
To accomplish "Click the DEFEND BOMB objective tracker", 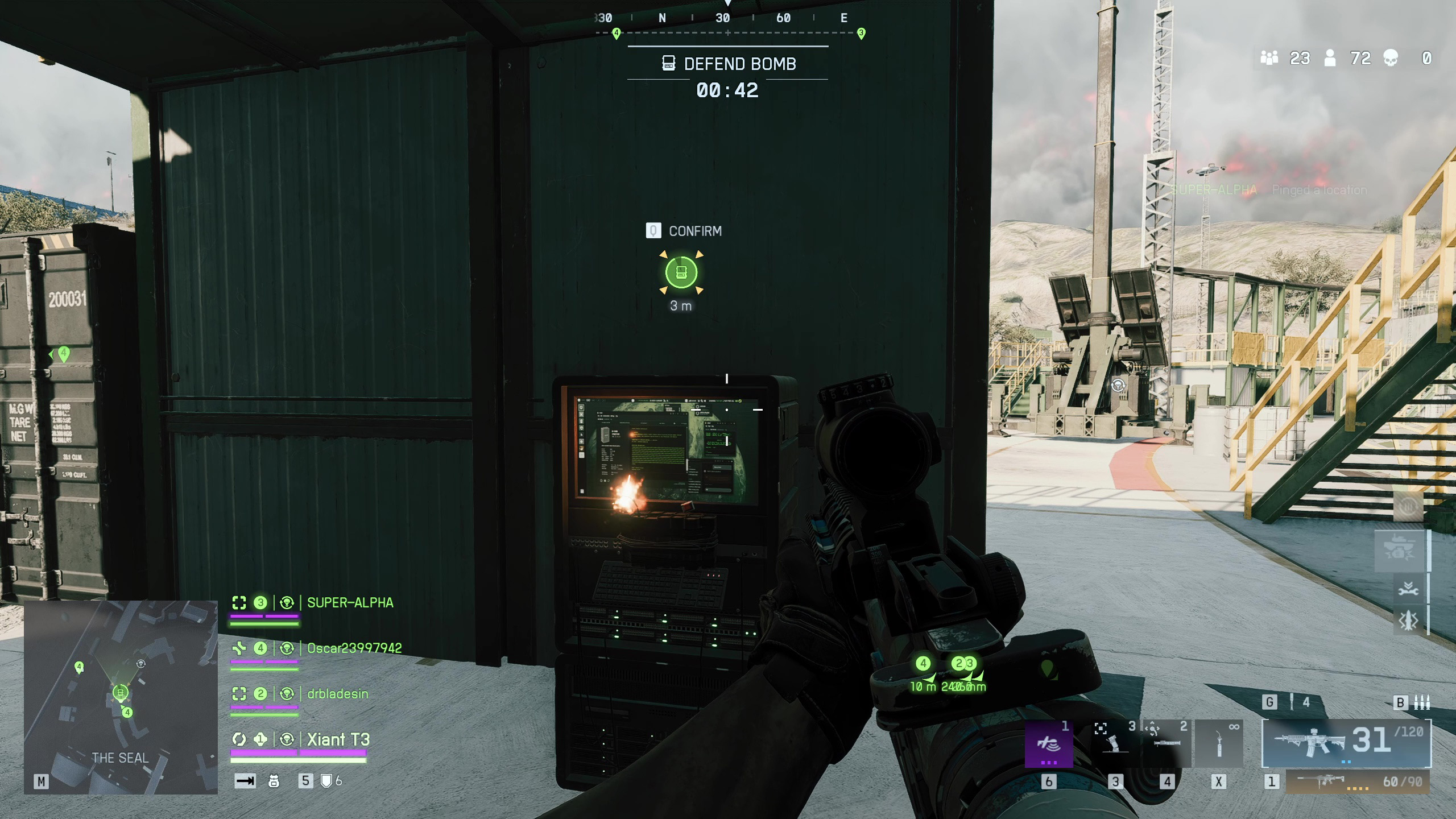I will 728,64.
